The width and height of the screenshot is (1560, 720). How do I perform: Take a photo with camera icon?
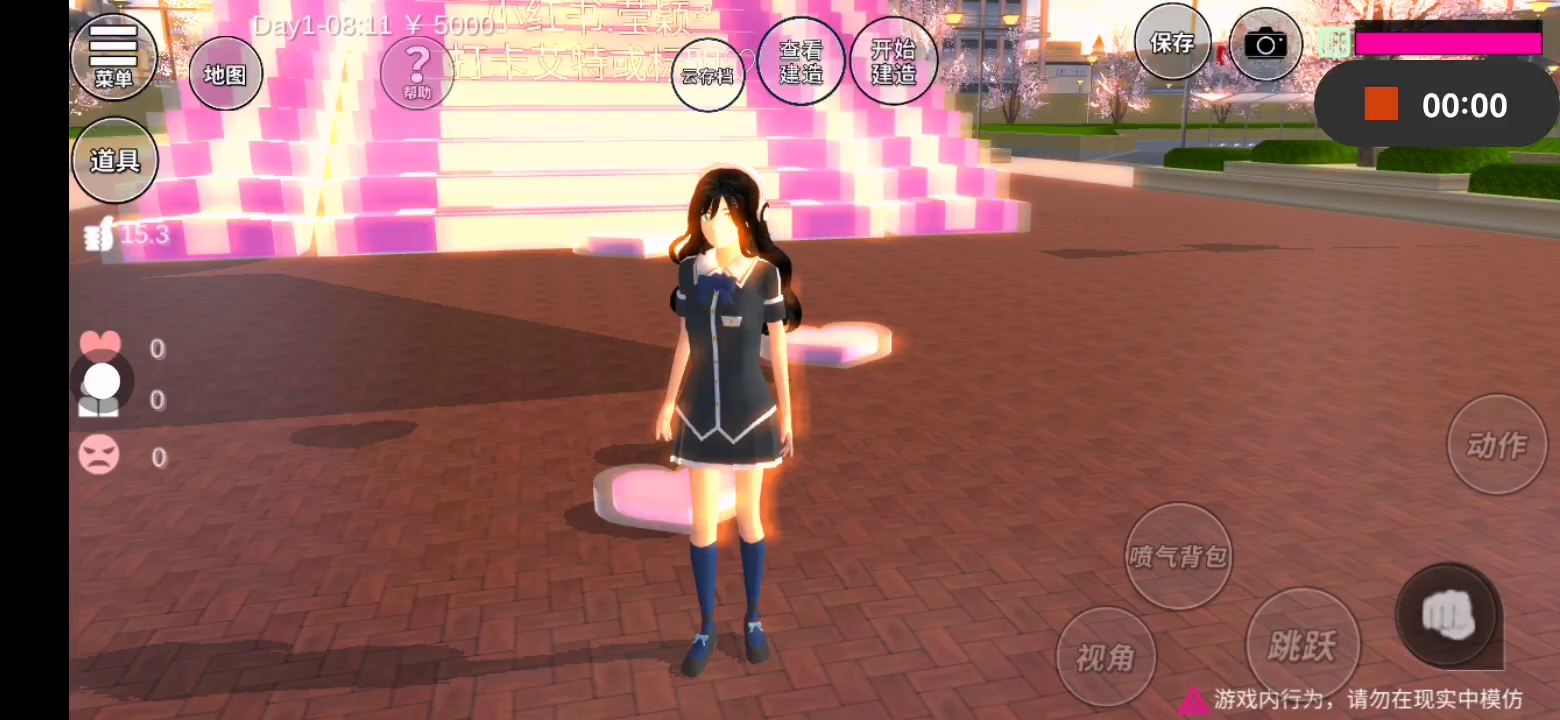point(1265,44)
